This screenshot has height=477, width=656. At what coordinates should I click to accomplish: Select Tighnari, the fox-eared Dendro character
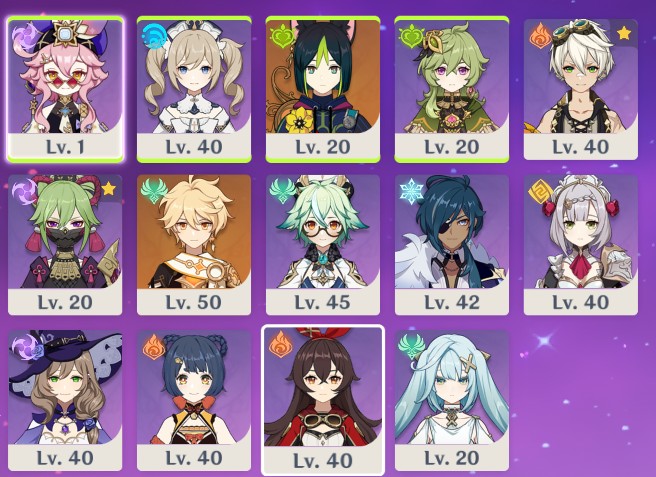coord(322,85)
